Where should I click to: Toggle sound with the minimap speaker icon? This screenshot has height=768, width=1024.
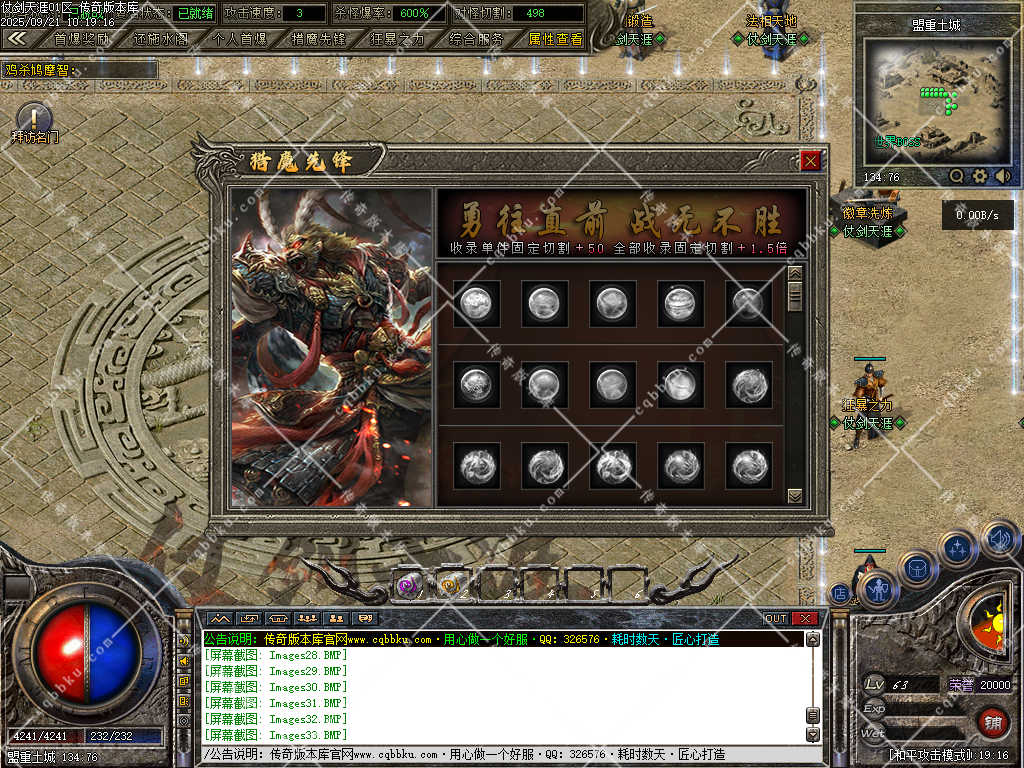tap(1003, 176)
